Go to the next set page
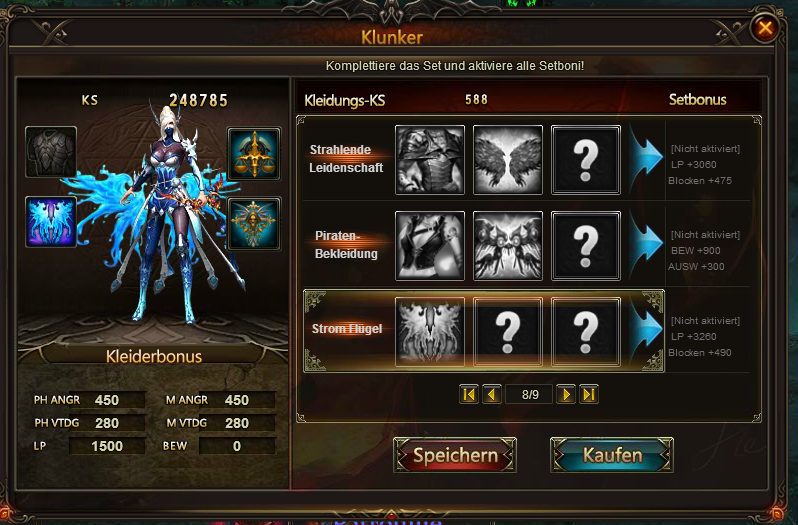Image resolution: width=798 pixels, height=525 pixels. click(565, 394)
